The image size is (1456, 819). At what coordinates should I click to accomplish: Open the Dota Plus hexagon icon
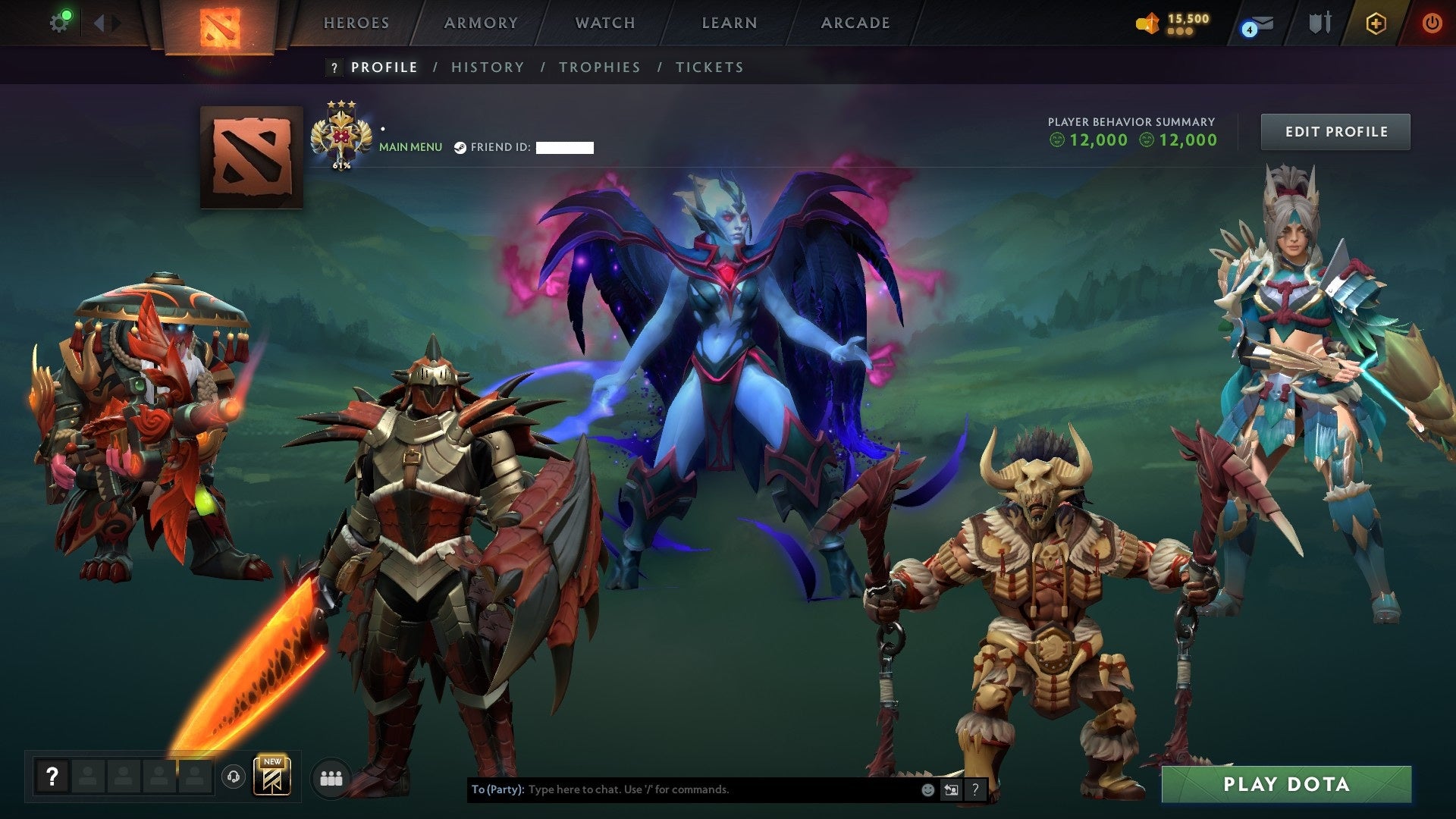click(x=1377, y=23)
